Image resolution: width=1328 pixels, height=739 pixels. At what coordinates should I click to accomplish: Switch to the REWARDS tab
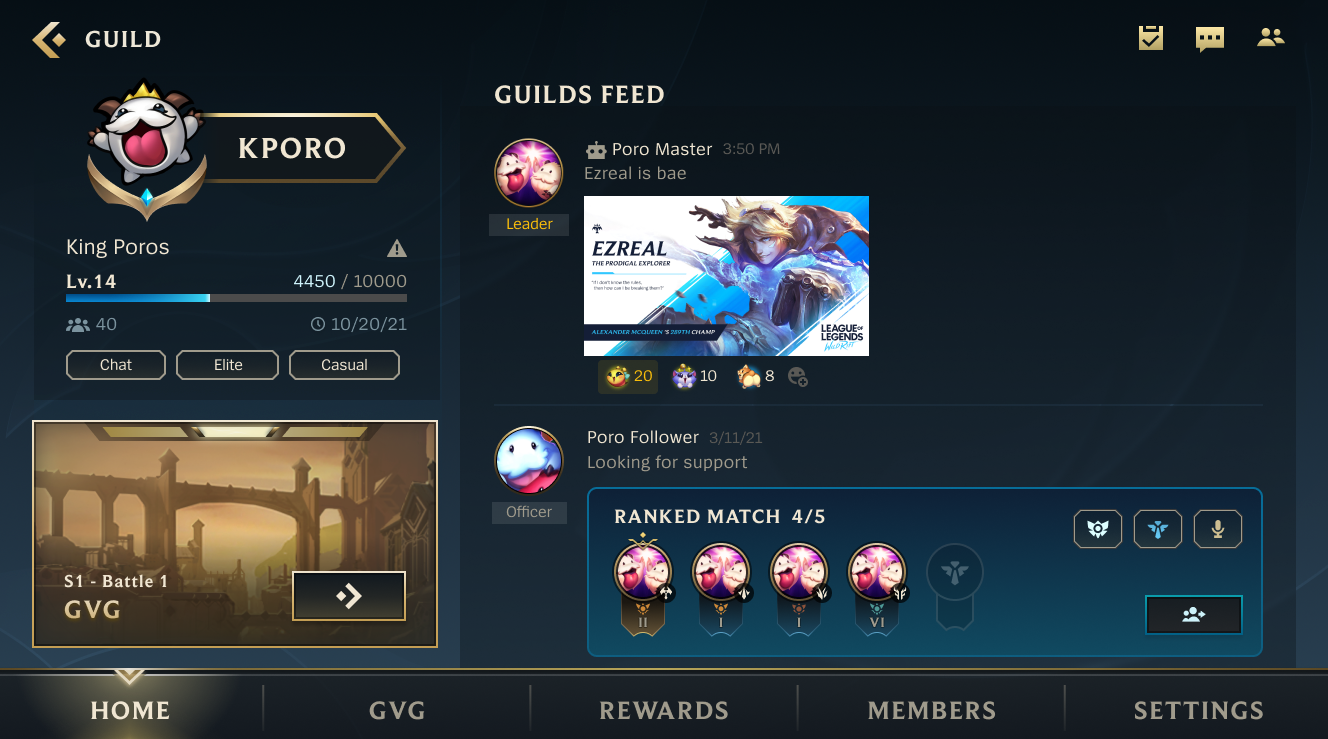tap(663, 710)
